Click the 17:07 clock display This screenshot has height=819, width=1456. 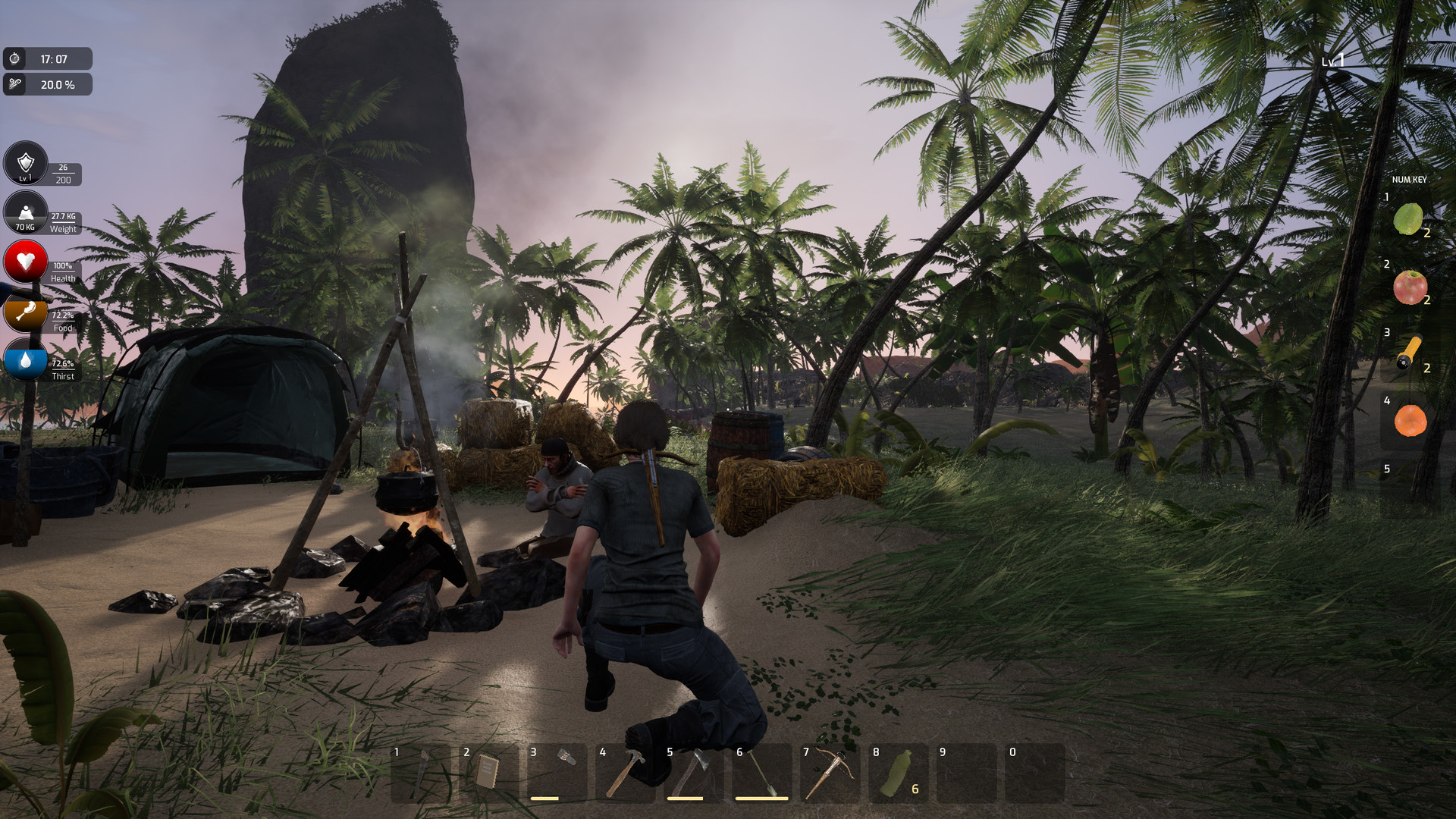tap(49, 58)
